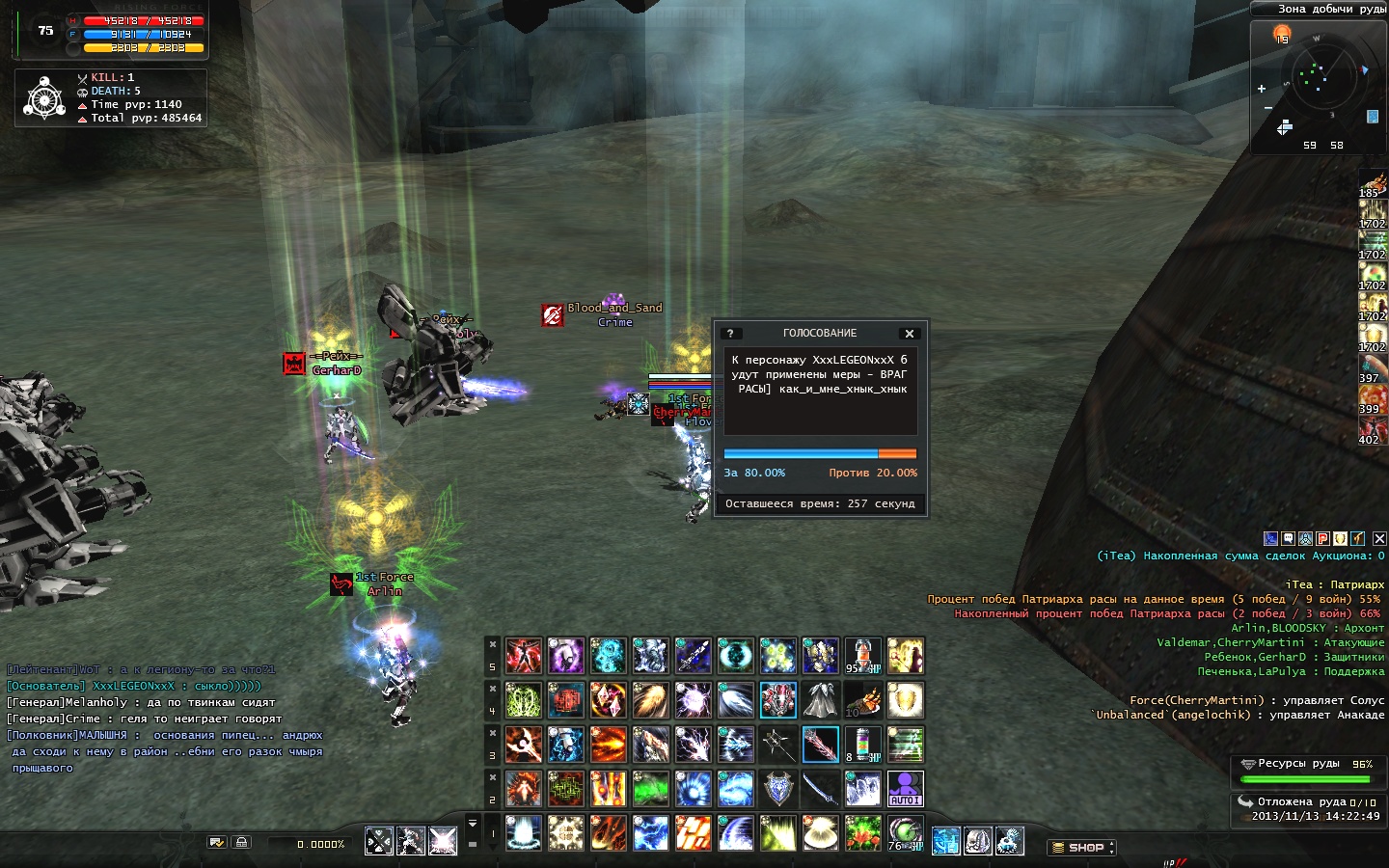The image size is (1389, 868).
Task: Vote 'Против' at 20.00%
Action: (x=873, y=474)
